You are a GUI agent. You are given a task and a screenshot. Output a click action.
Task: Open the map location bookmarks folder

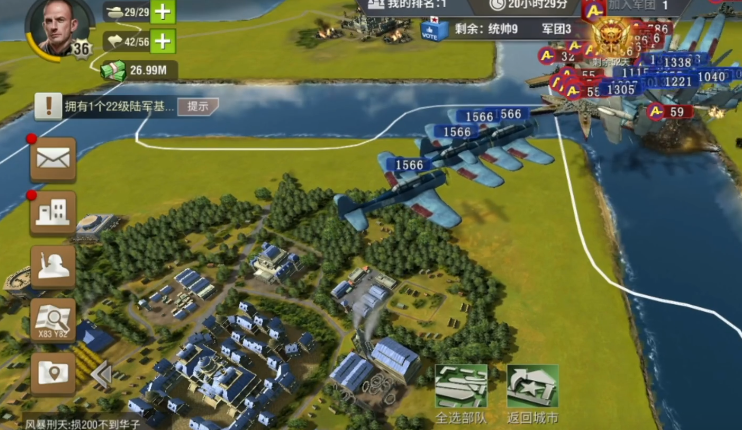pyautogui.click(x=53, y=372)
